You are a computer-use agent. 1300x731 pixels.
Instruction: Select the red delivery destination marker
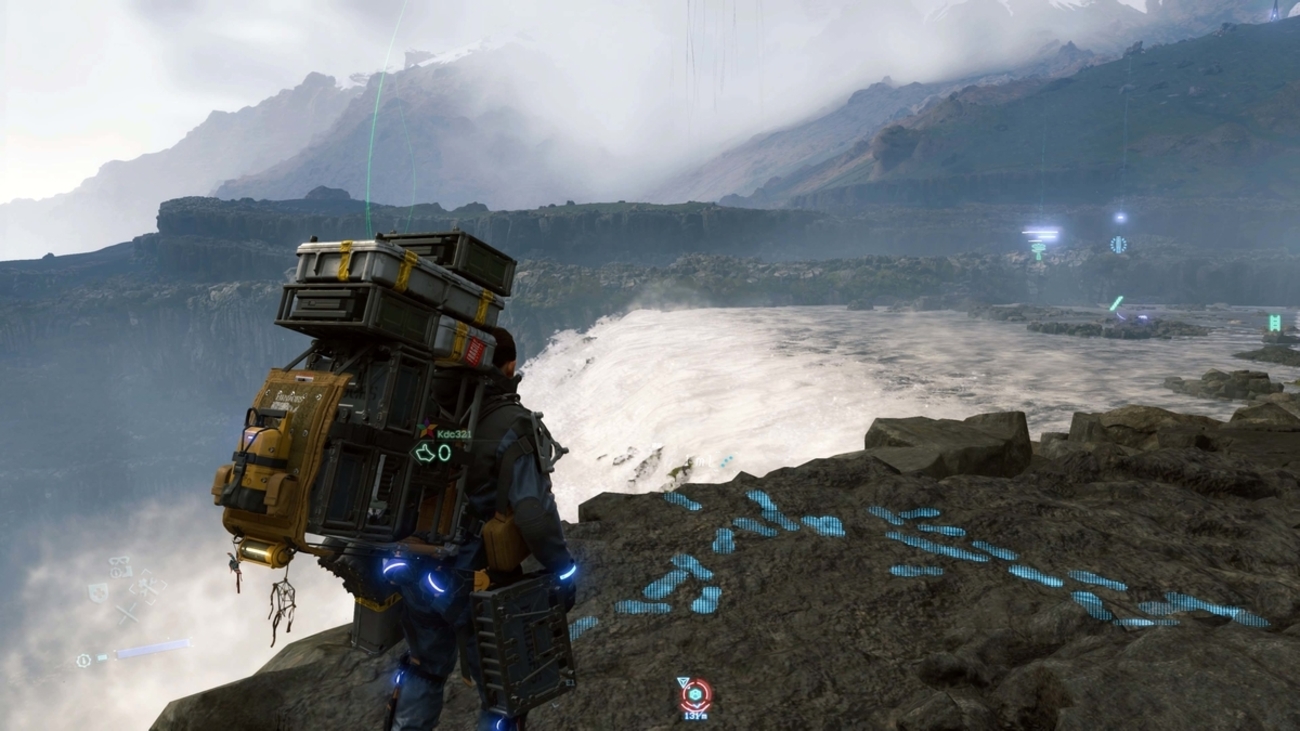click(695, 694)
